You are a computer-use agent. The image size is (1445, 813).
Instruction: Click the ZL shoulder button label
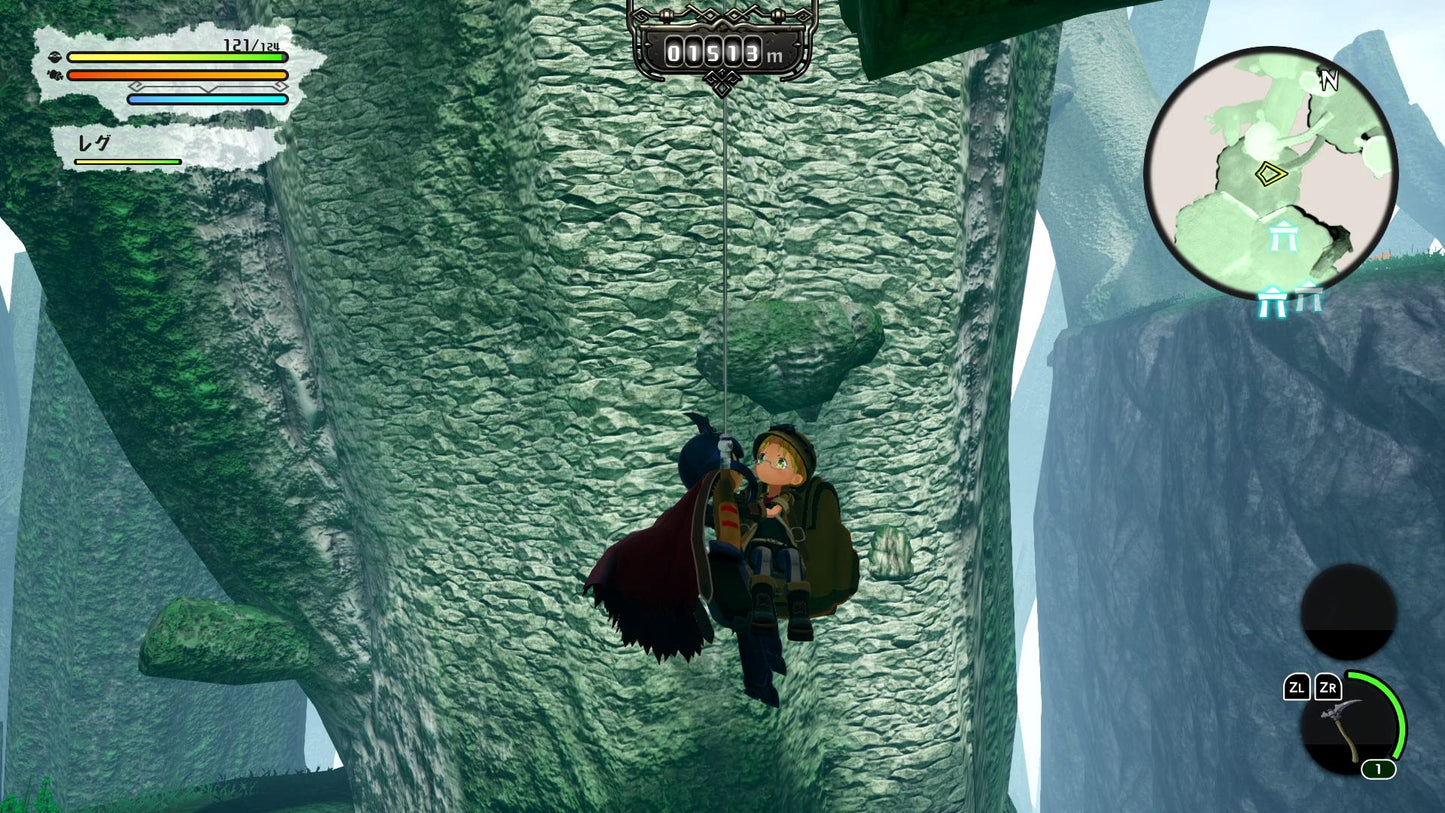tap(1297, 688)
